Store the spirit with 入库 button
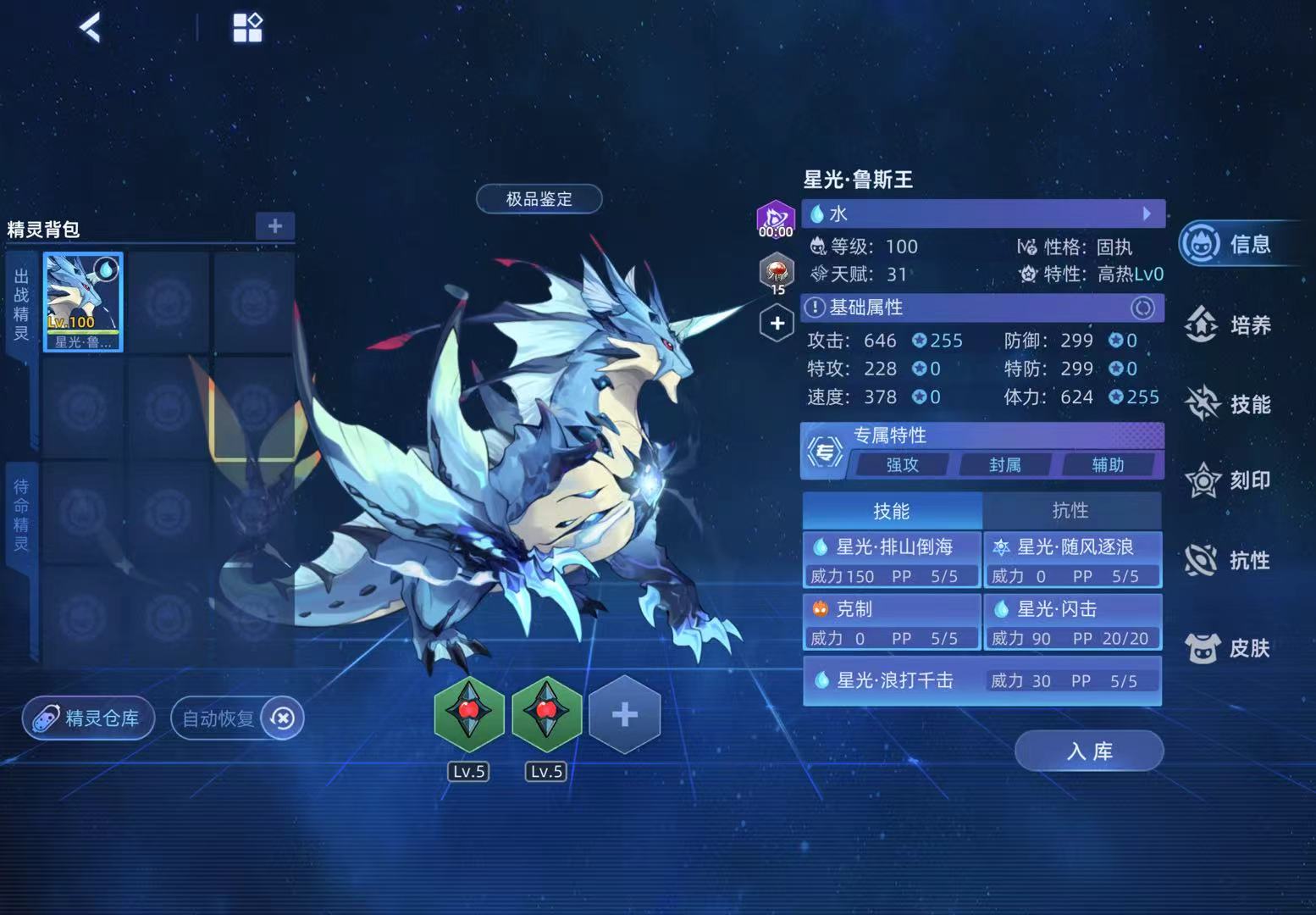The image size is (1316, 915). tap(1089, 751)
